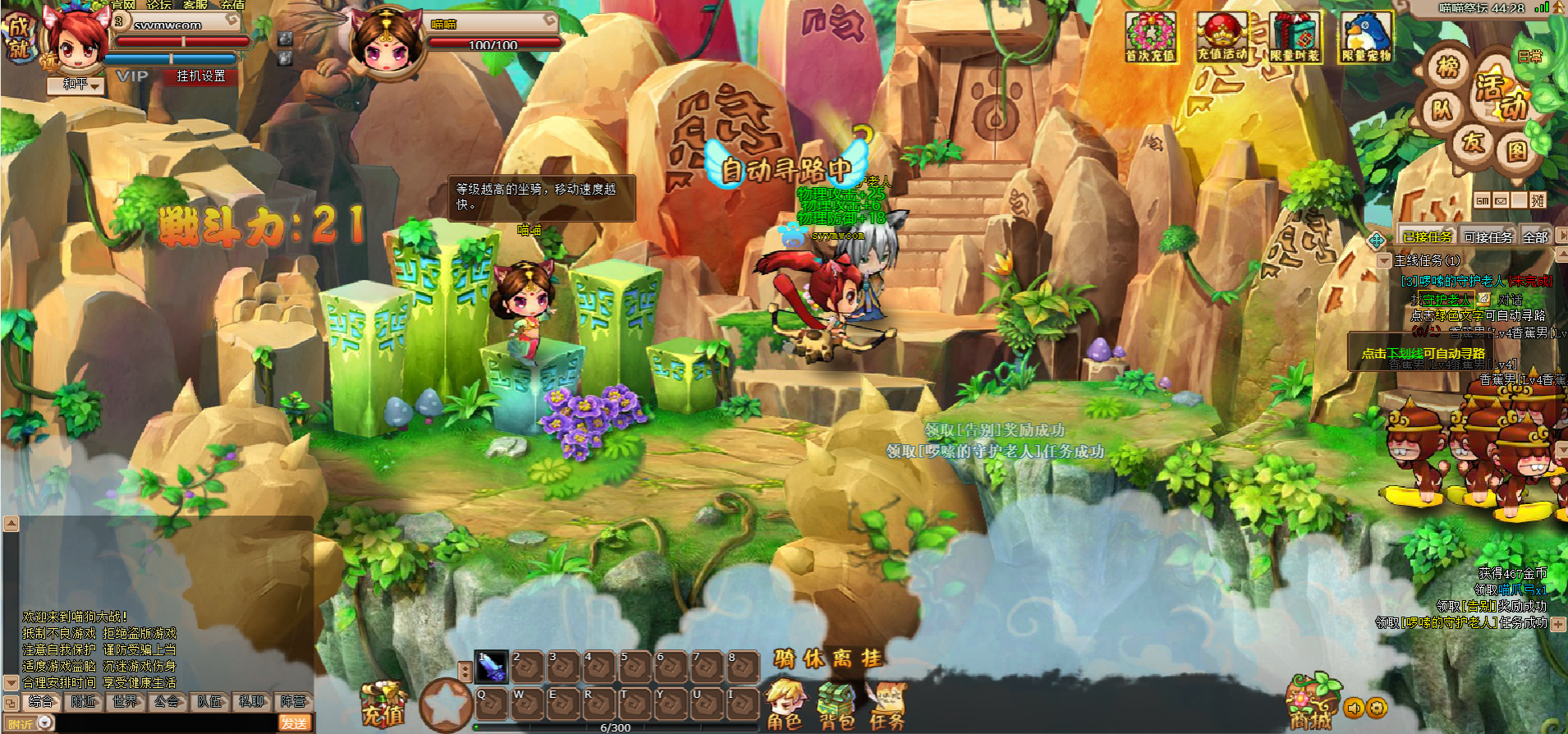Screen dimensions: 1568x734
Task: Click the 首次充值 wreath icon
Action: tap(1150, 38)
